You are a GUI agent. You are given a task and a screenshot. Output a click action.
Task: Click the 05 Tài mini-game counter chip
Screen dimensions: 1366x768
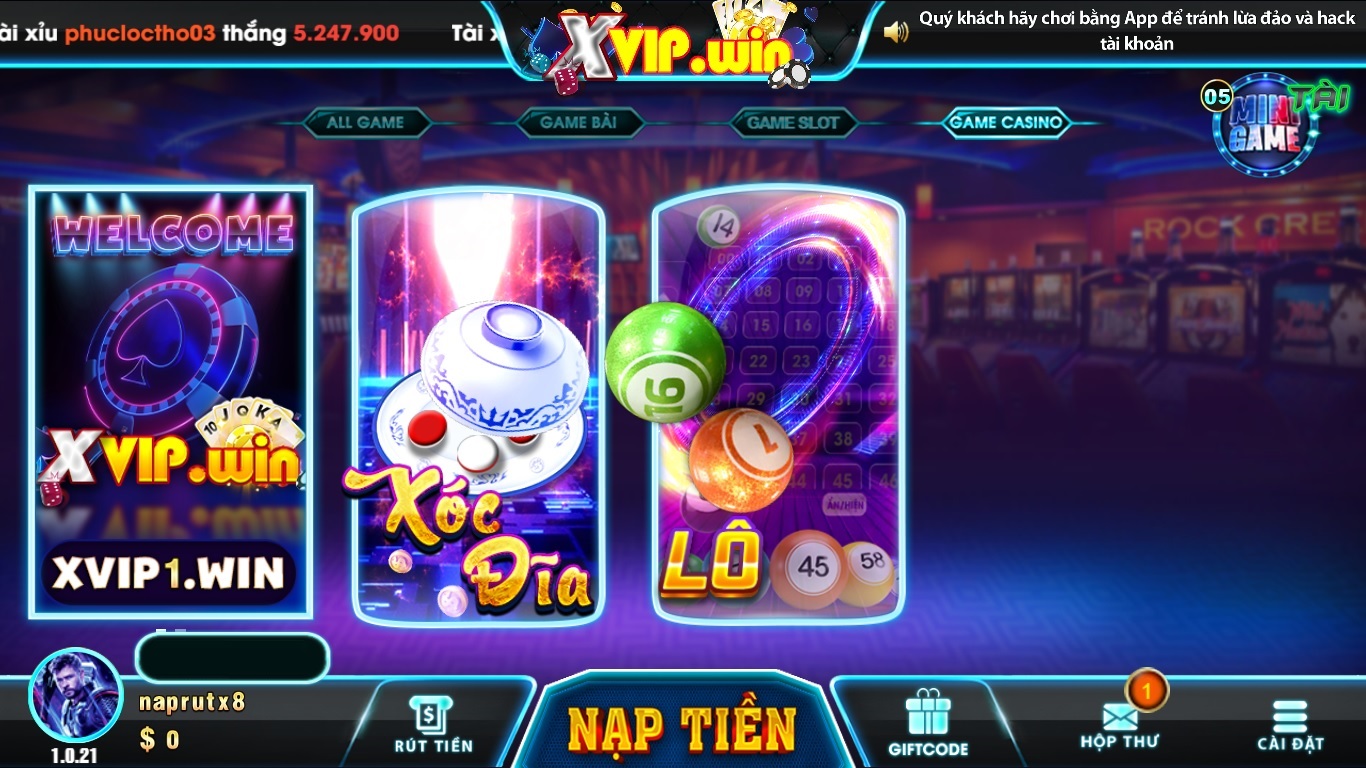(x=1218, y=98)
